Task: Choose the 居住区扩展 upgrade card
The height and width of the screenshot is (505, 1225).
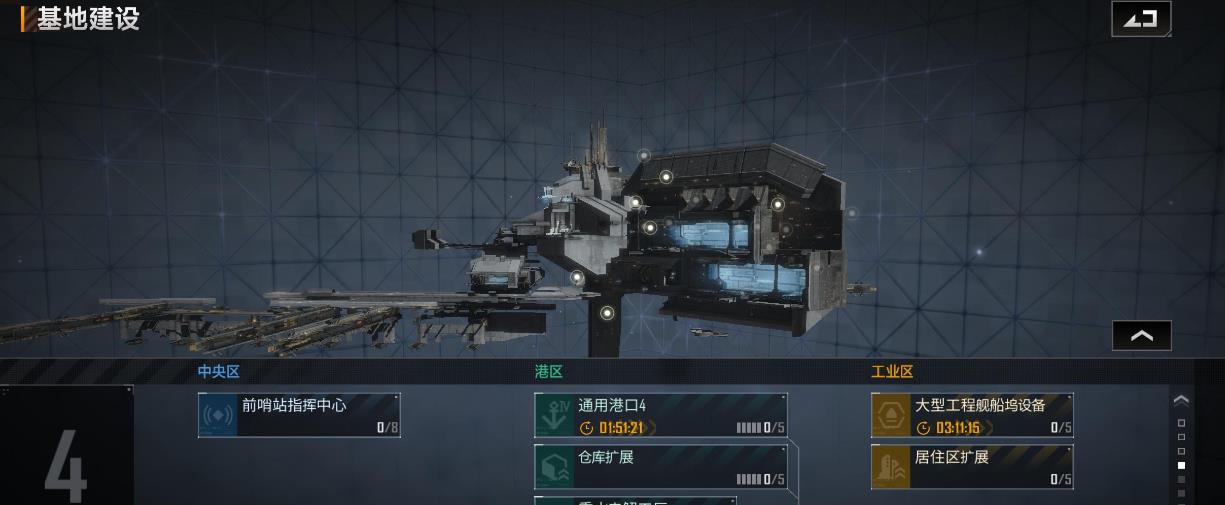Action: coord(972,467)
